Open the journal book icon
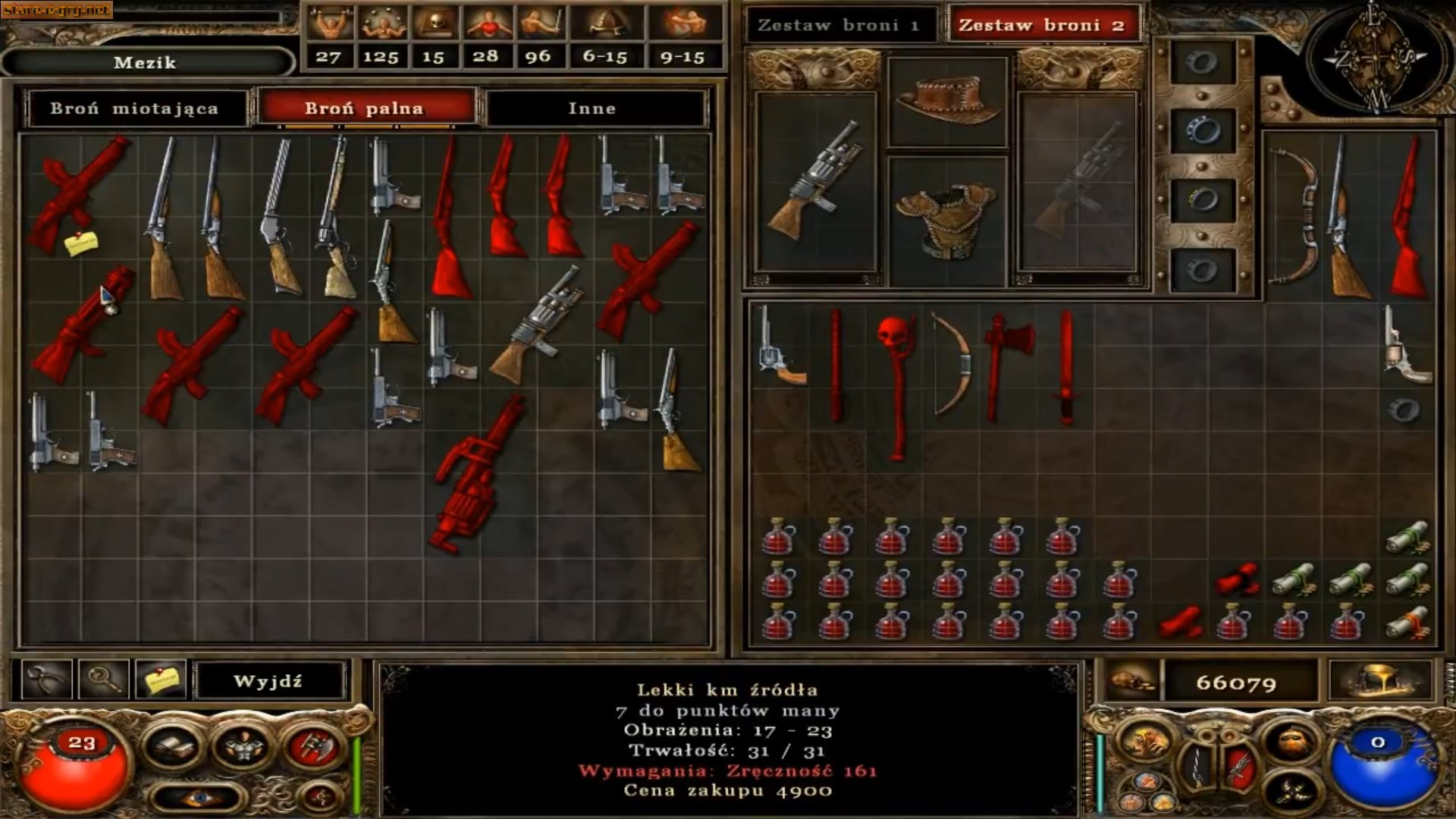The image size is (1456, 819). 173,746
